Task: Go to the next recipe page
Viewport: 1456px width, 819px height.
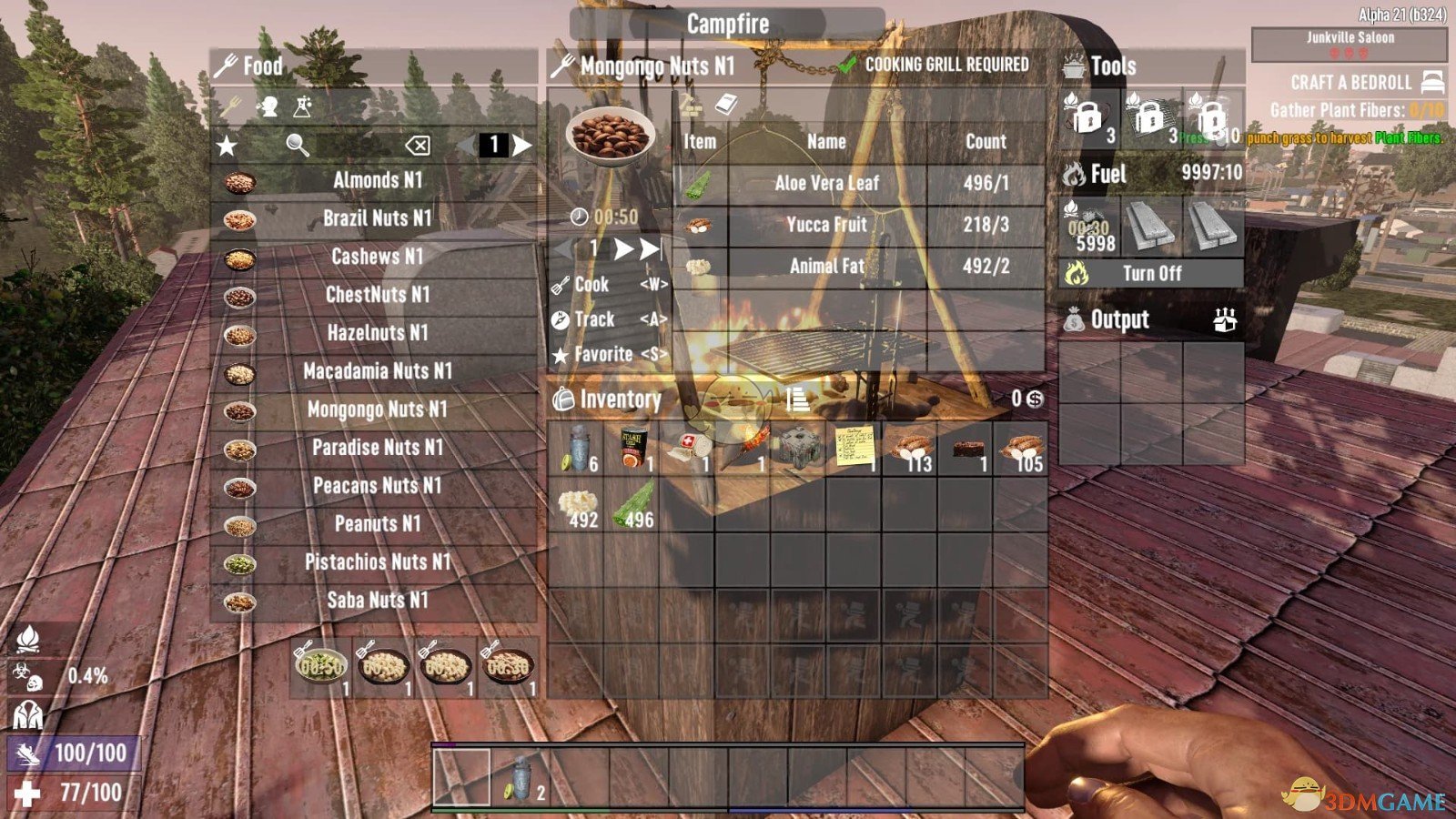Action: [x=522, y=146]
